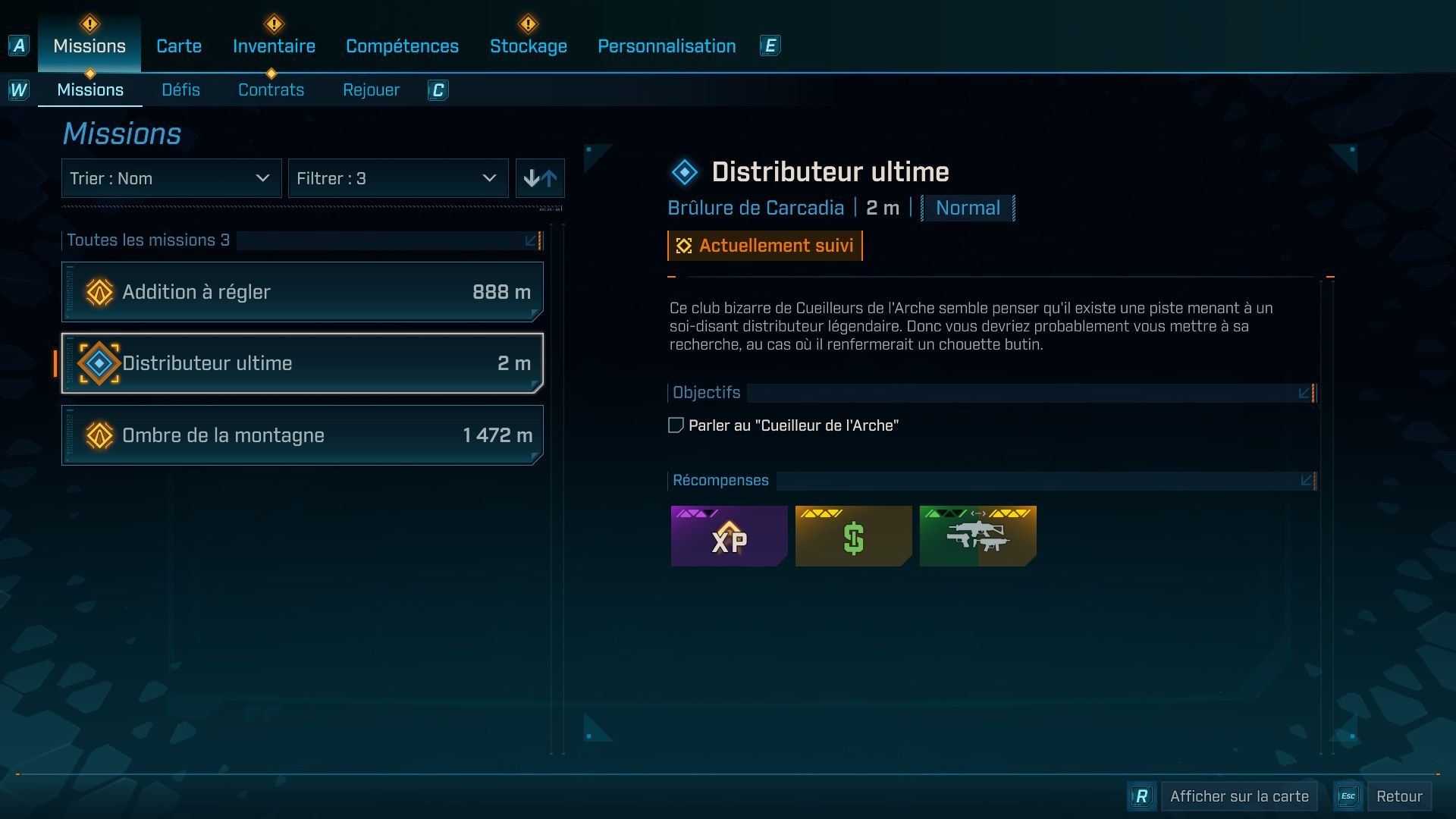Viewport: 1456px width, 819px height.
Task: Open the Défis sub-tab
Action: coord(180,89)
